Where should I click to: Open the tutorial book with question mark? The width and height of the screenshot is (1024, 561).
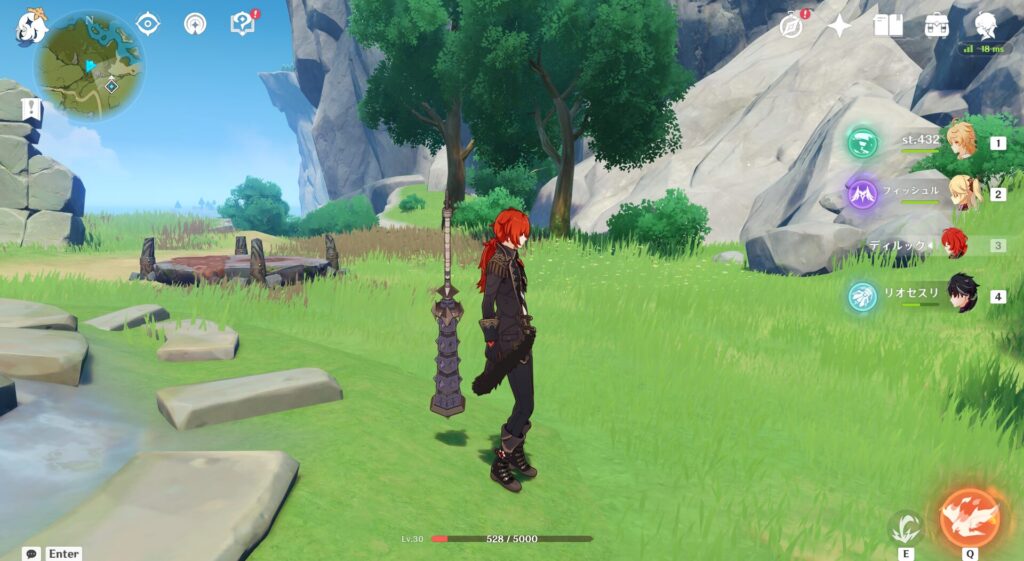click(242, 23)
